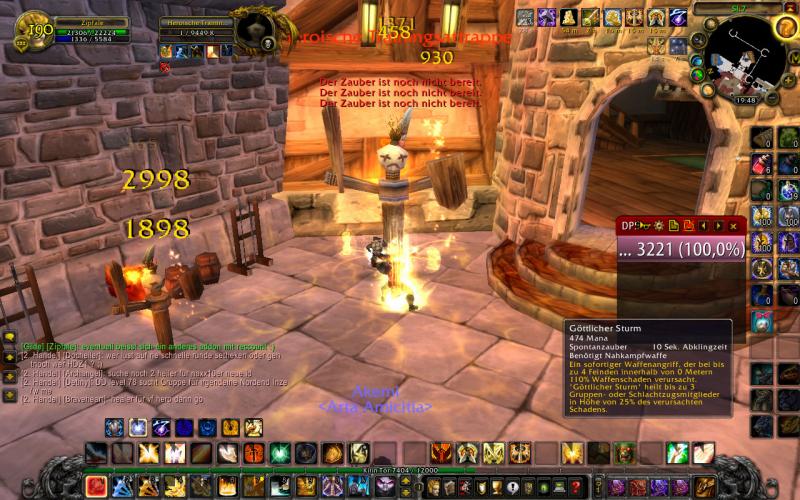800x500 pixels.
Task: Close the DPS meter window
Action: point(733,226)
